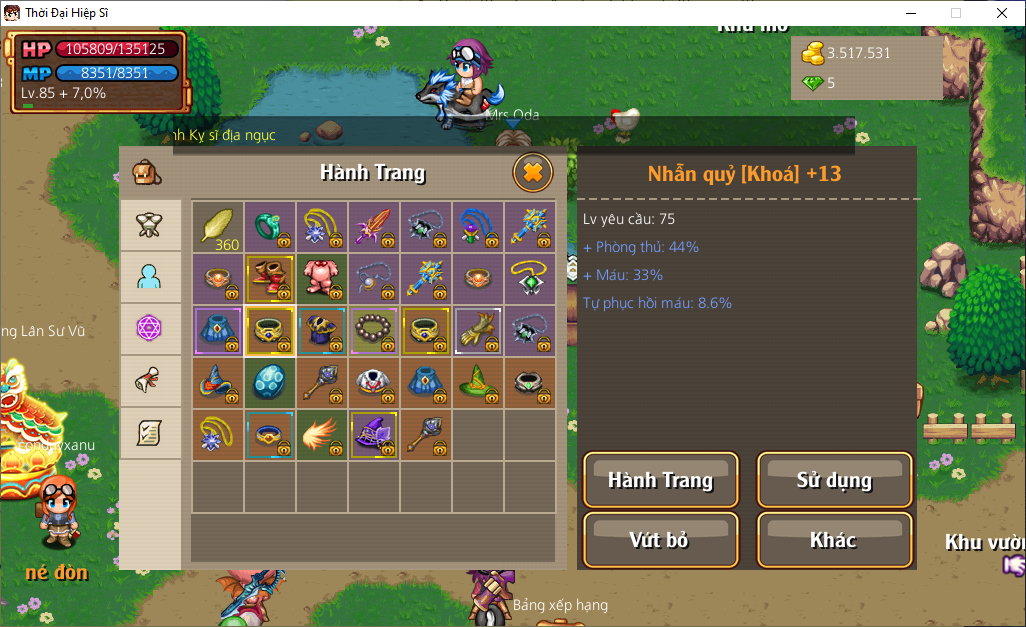Click the Sử dụng button
Screen dimensions: 1026x627
click(834, 480)
